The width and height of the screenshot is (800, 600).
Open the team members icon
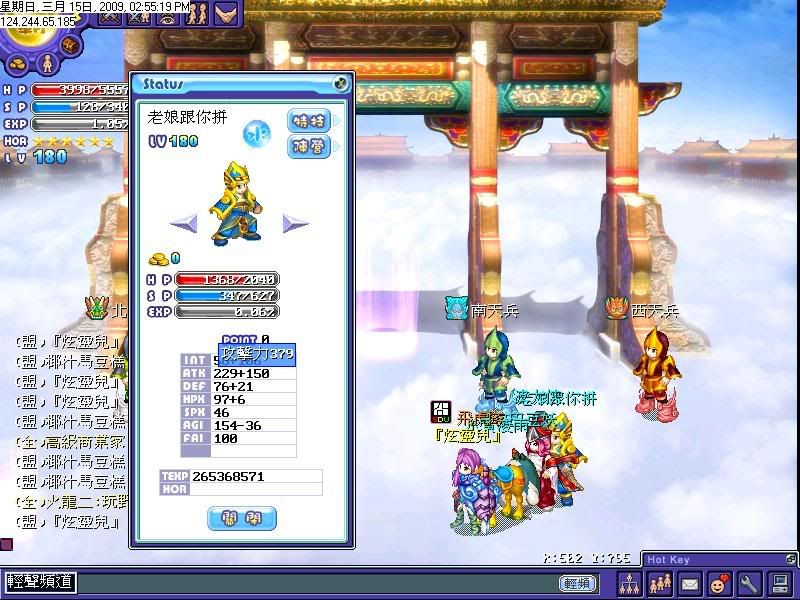click(x=661, y=583)
